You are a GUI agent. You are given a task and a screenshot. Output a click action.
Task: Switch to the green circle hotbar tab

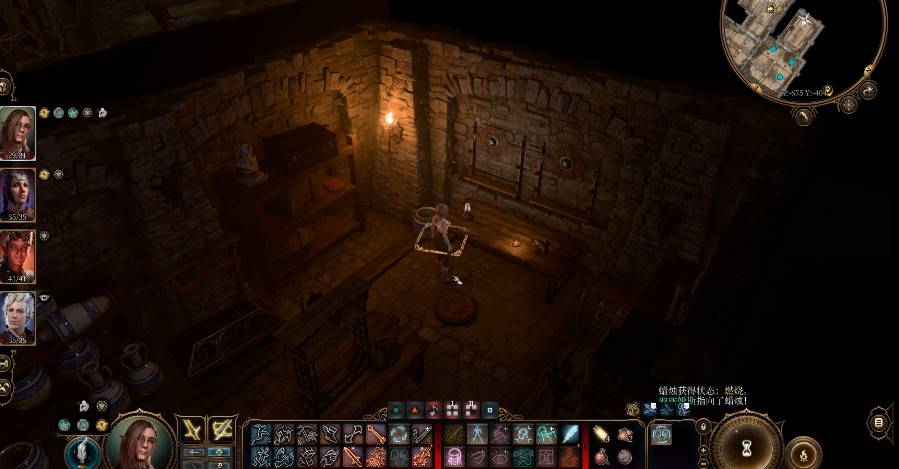(x=396, y=409)
